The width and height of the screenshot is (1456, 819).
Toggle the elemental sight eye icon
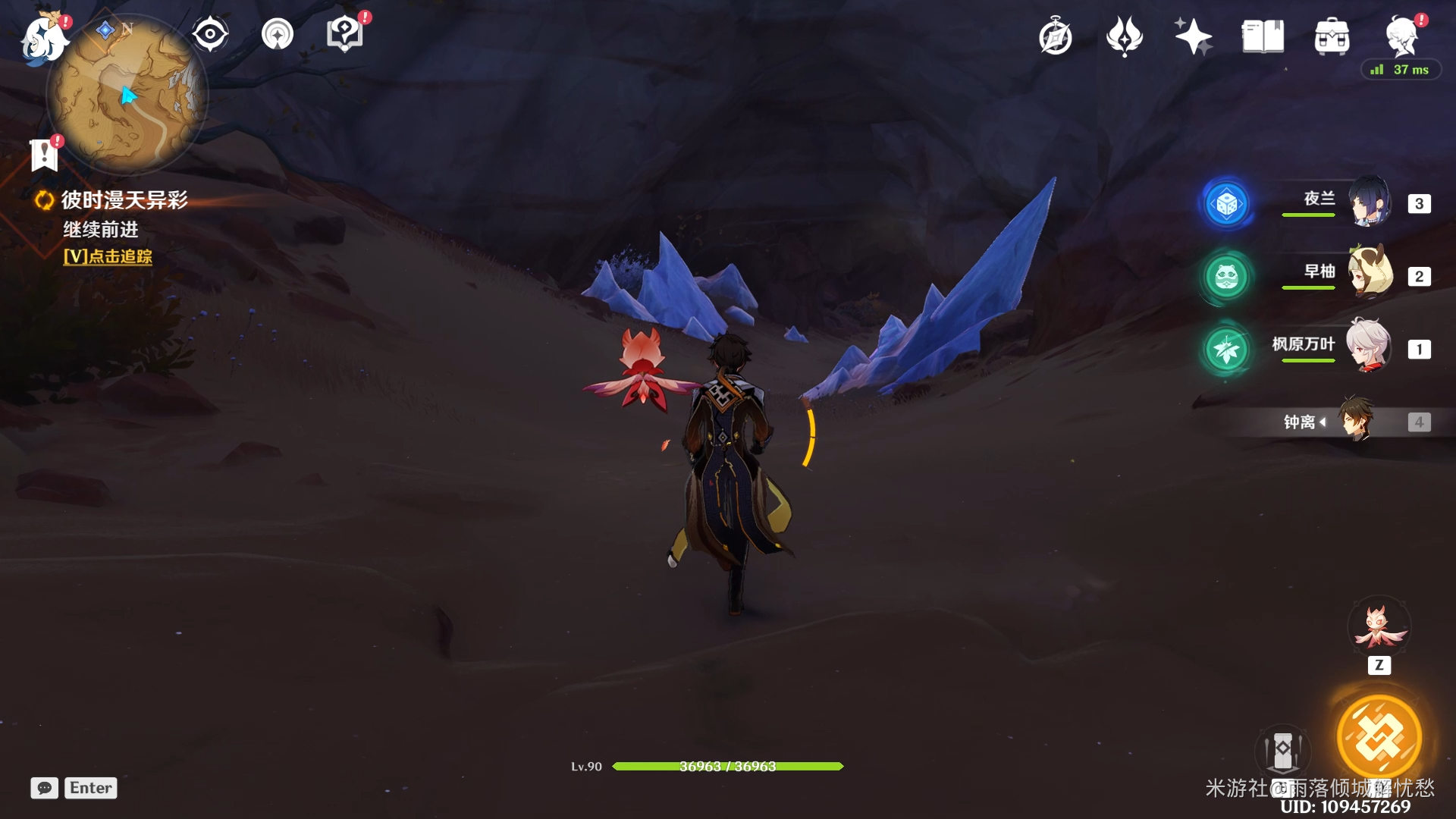(209, 34)
